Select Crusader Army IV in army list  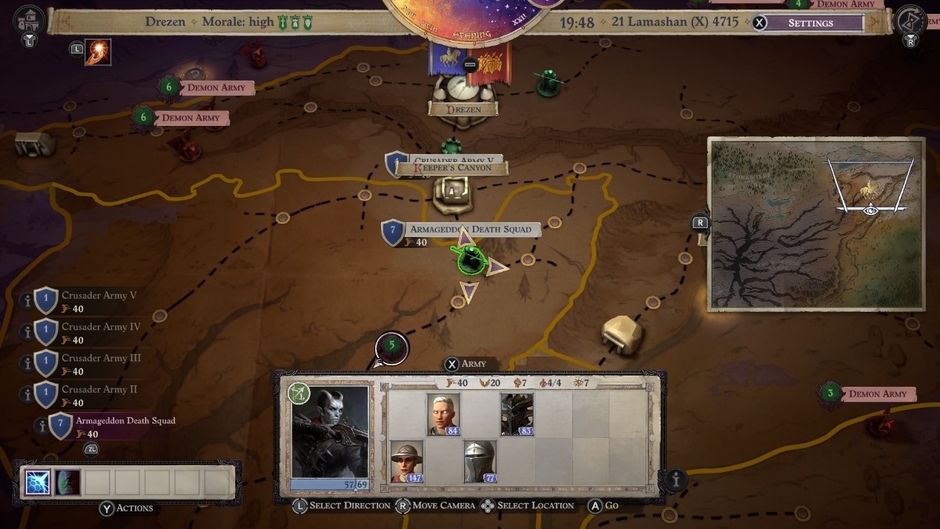click(99, 327)
